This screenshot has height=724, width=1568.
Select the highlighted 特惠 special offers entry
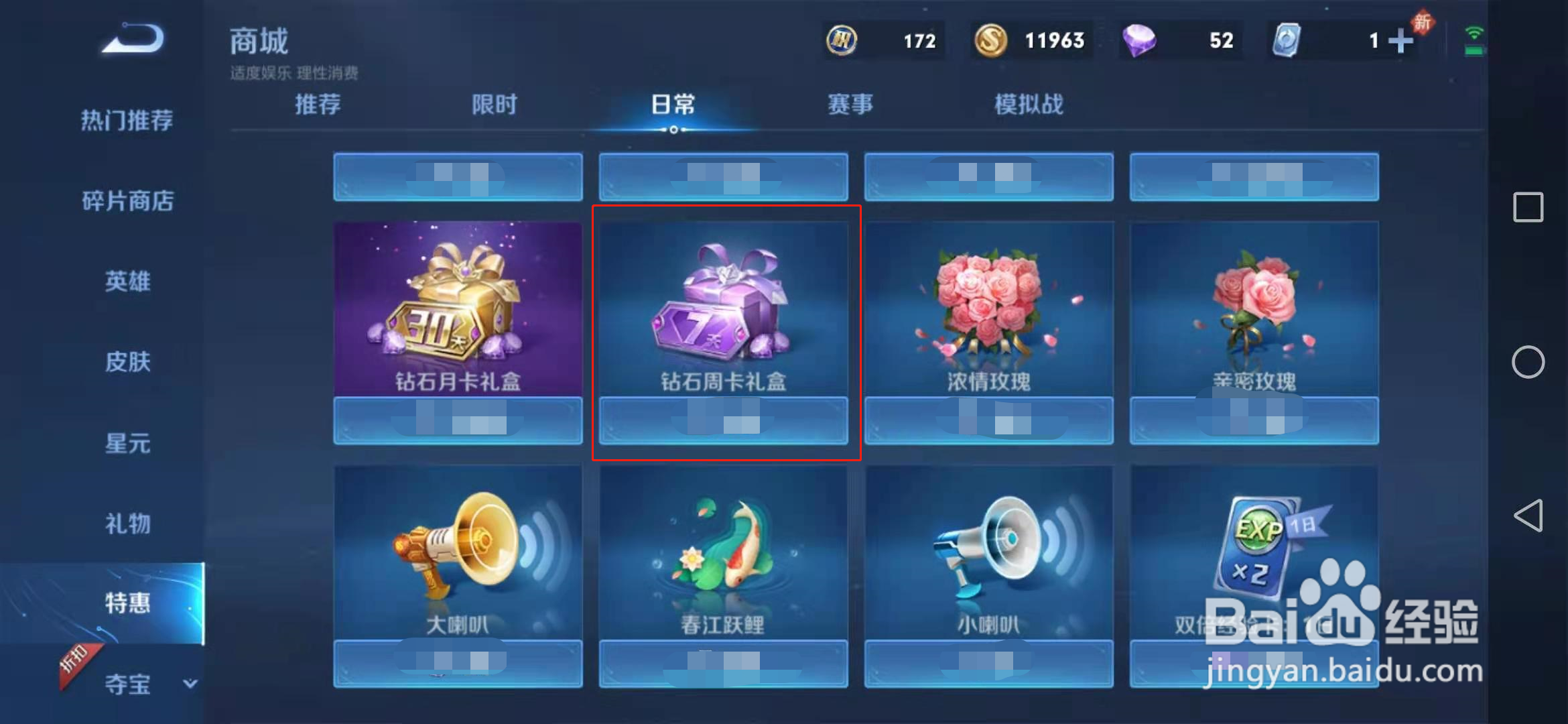pyautogui.click(x=127, y=603)
